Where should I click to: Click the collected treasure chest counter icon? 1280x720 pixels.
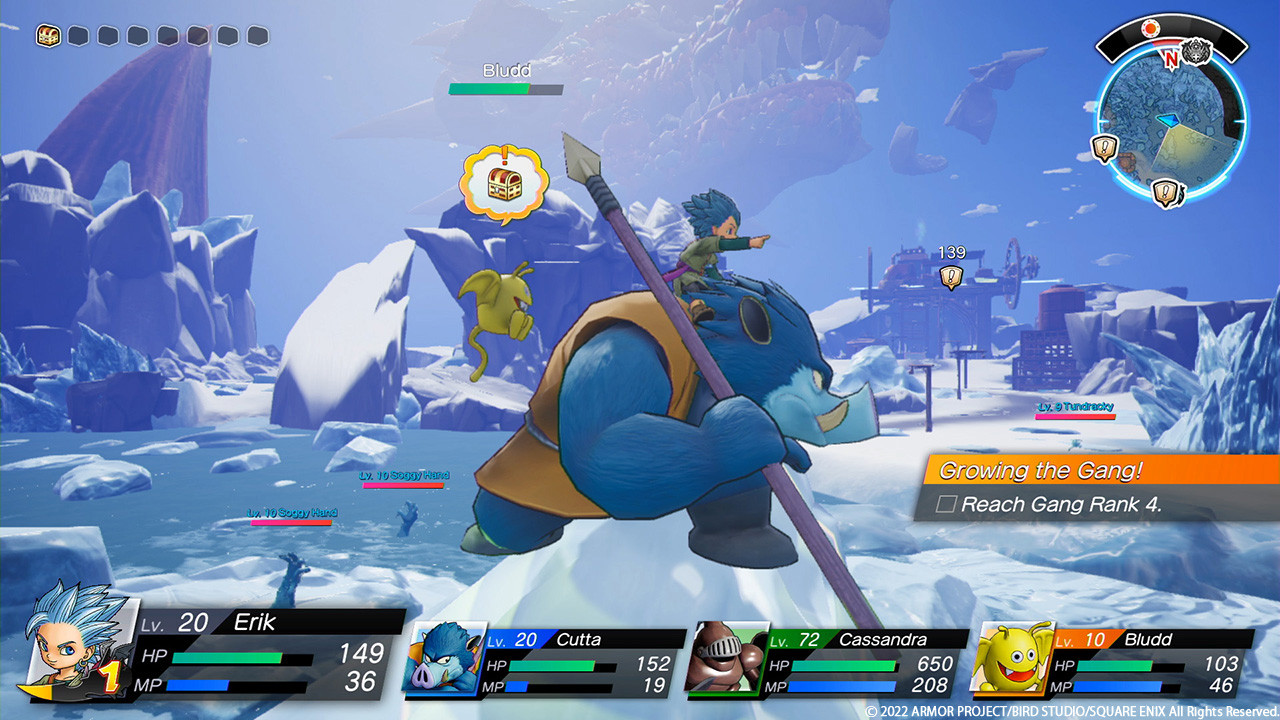pyautogui.click(x=48, y=36)
